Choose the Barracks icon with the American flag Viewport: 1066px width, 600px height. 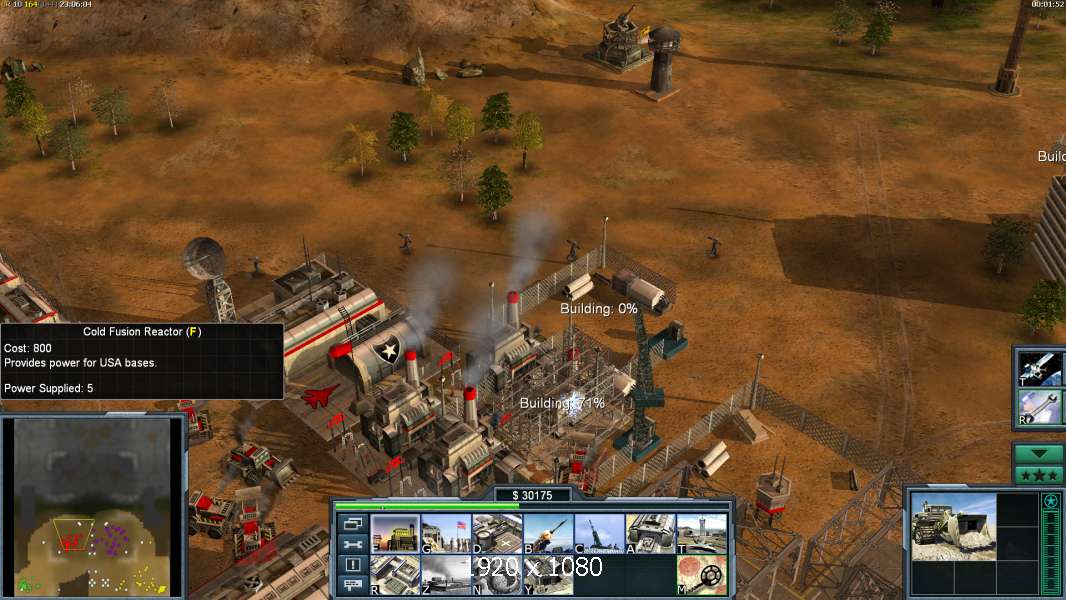(x=446, y=534)
